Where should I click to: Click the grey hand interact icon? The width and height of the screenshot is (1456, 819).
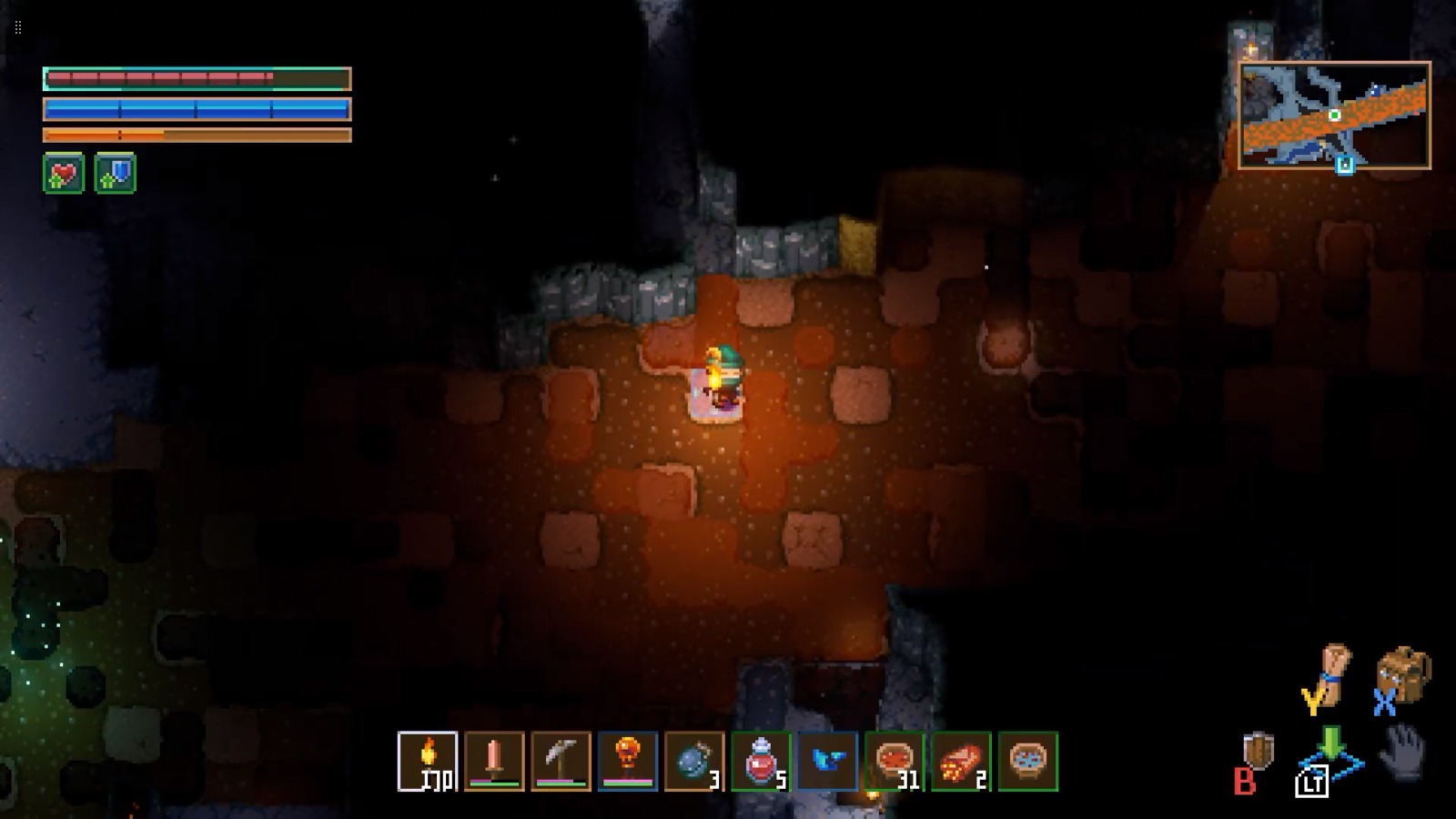pyautogui.click(x=1402, y=752)
